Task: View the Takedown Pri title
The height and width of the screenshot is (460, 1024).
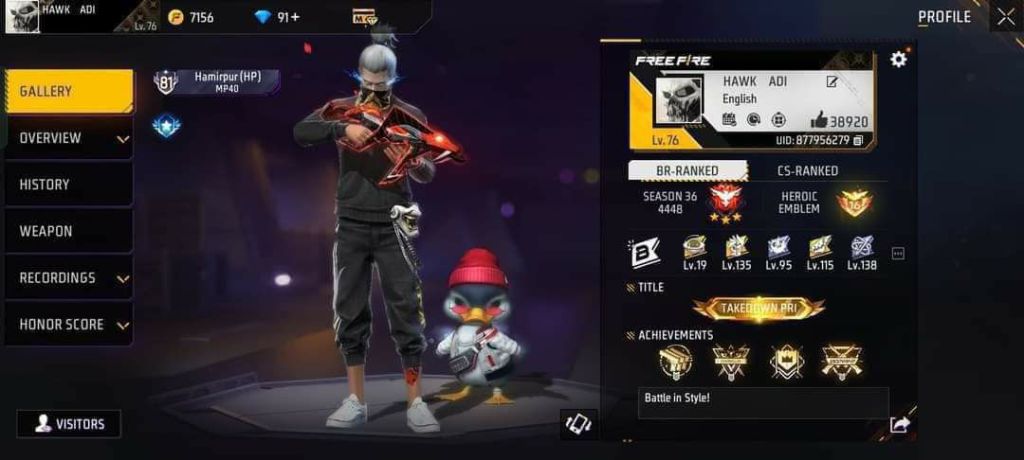Action: (x=759, y=309)
